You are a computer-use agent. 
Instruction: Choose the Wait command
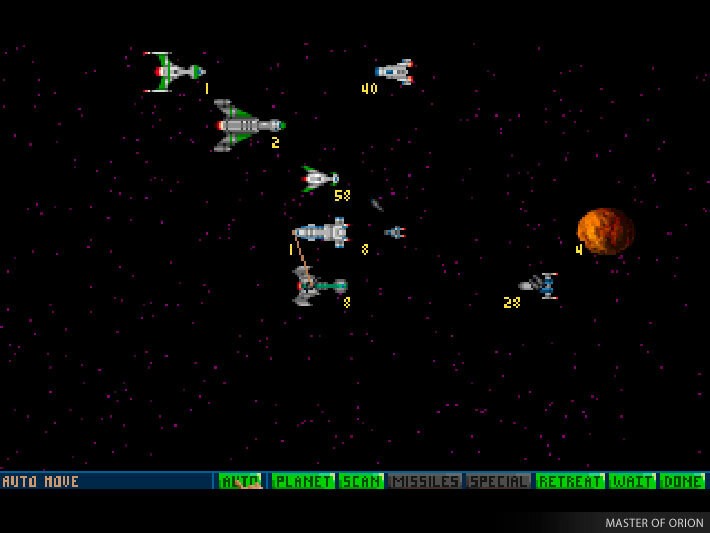(x=632, y=481)
